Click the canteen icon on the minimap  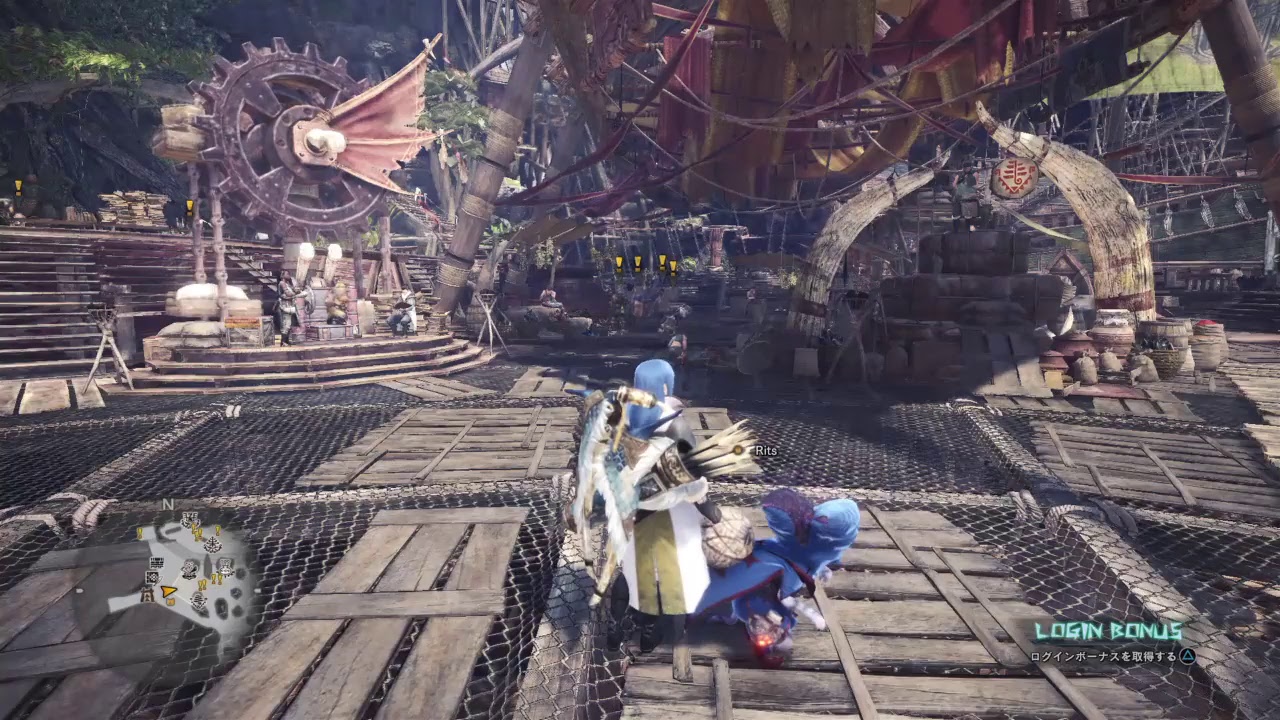(x=189, y=569)
